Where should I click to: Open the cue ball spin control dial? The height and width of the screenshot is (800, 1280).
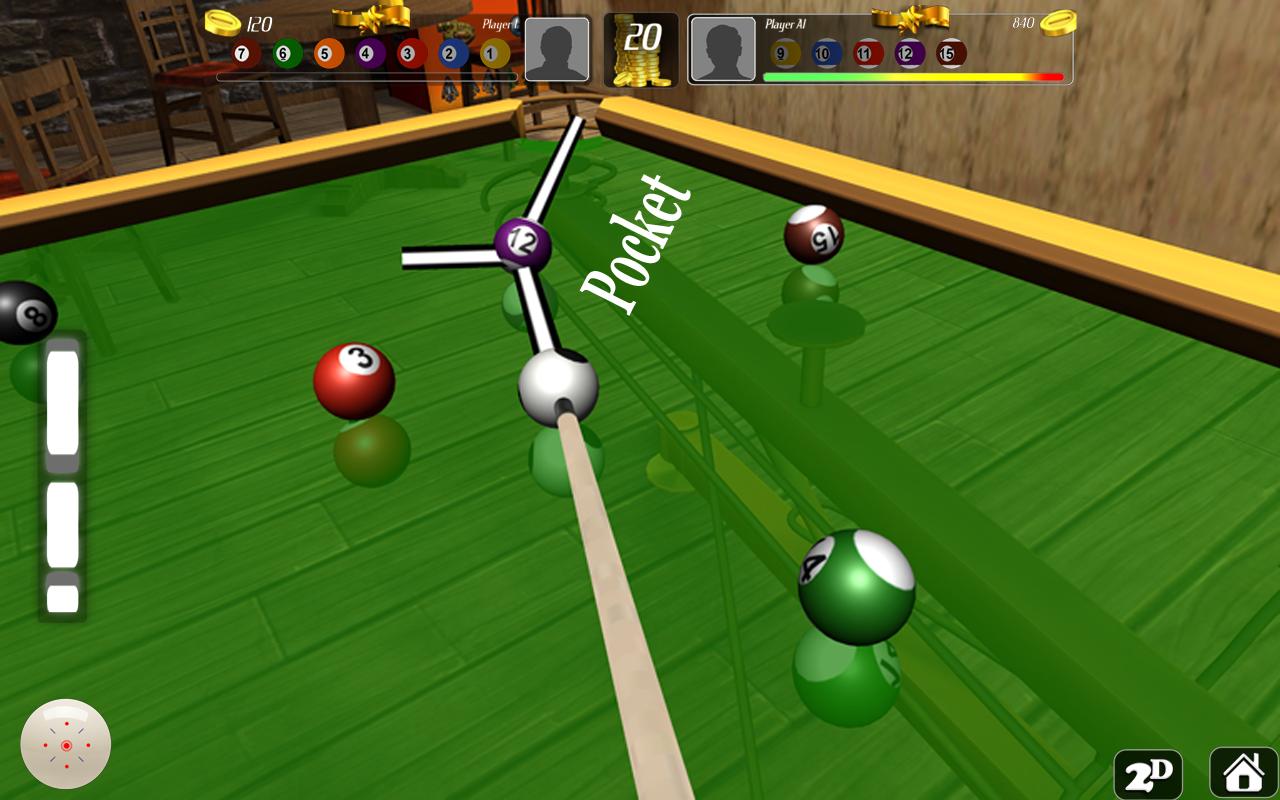(65, 745)
